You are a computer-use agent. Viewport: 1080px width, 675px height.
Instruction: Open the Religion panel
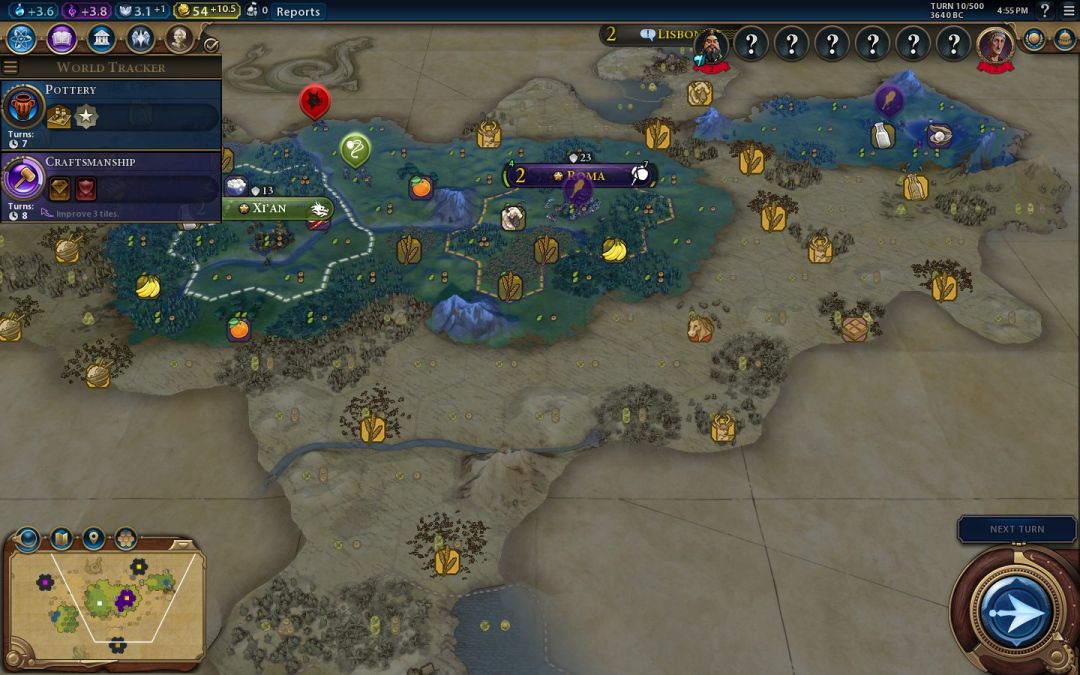pos(140,39)
